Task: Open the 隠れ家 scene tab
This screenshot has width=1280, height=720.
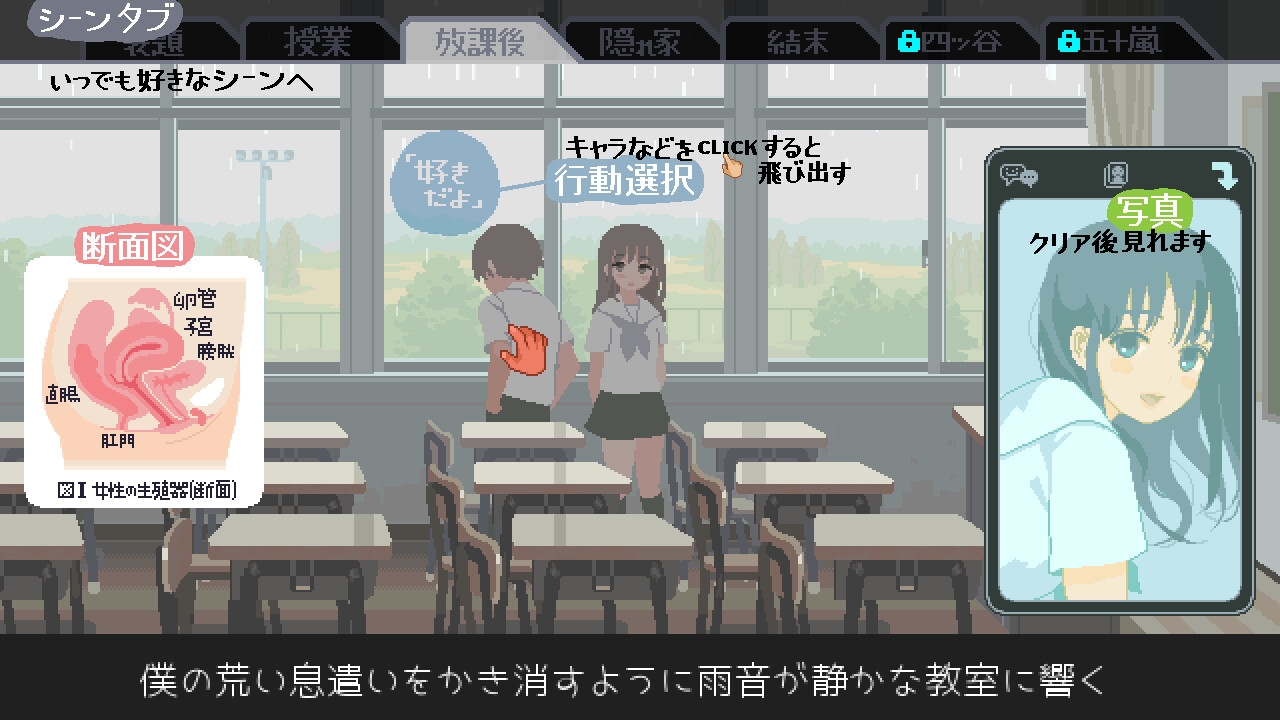Action: [640, 42]
